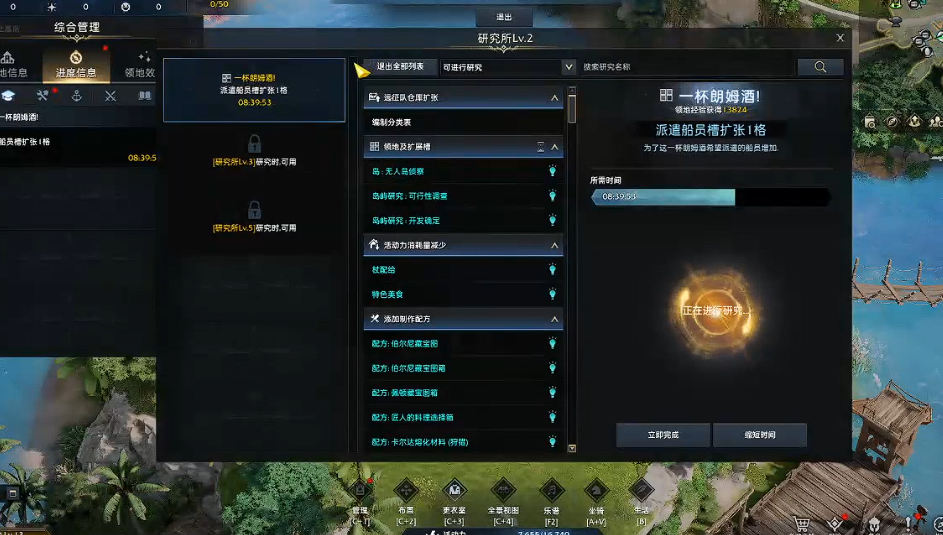
Task: Collapse the 远征队仓库扩张 category
Action: click(x=555, y=98)
